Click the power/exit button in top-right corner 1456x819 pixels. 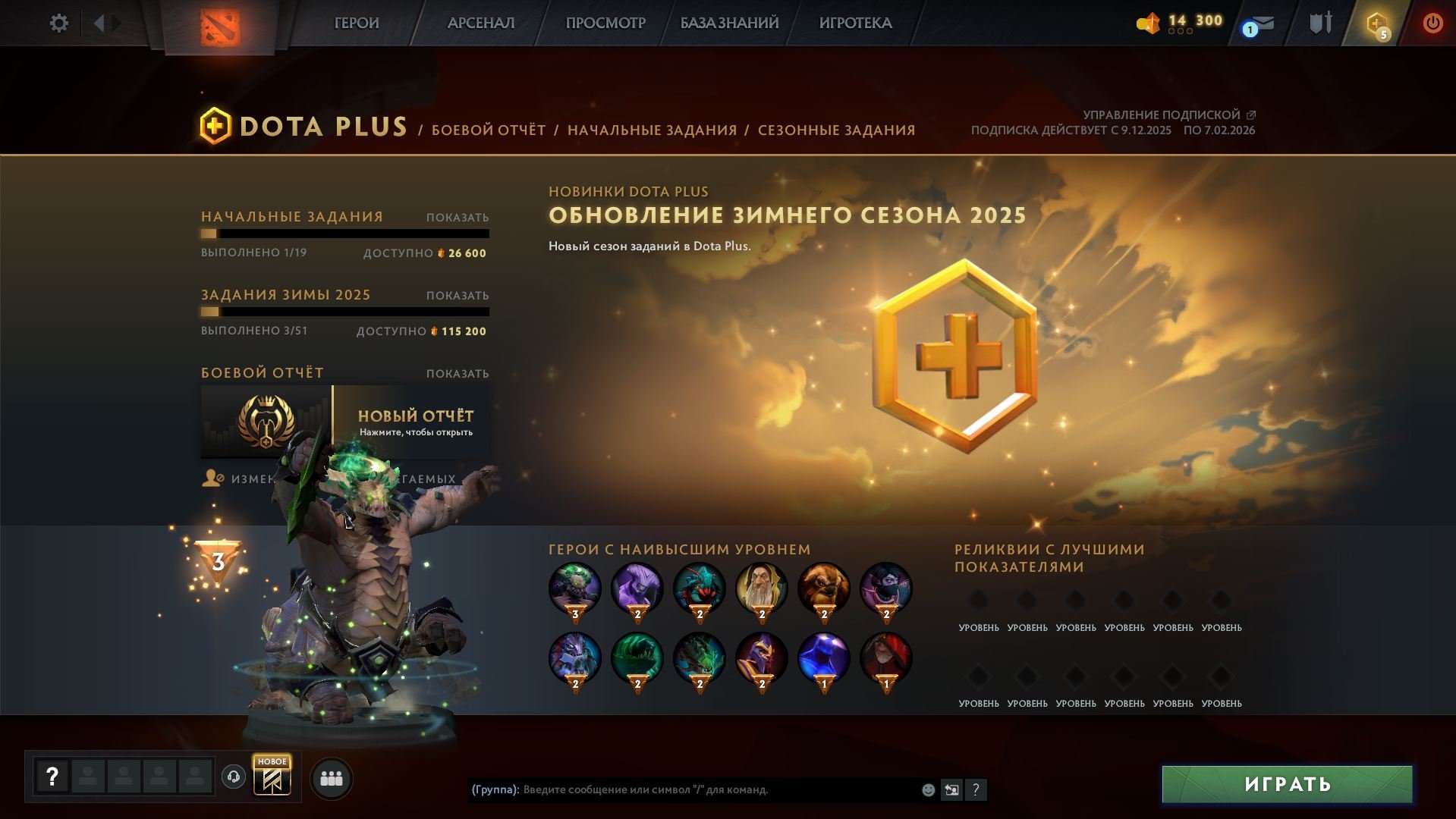coord(1432,23)
